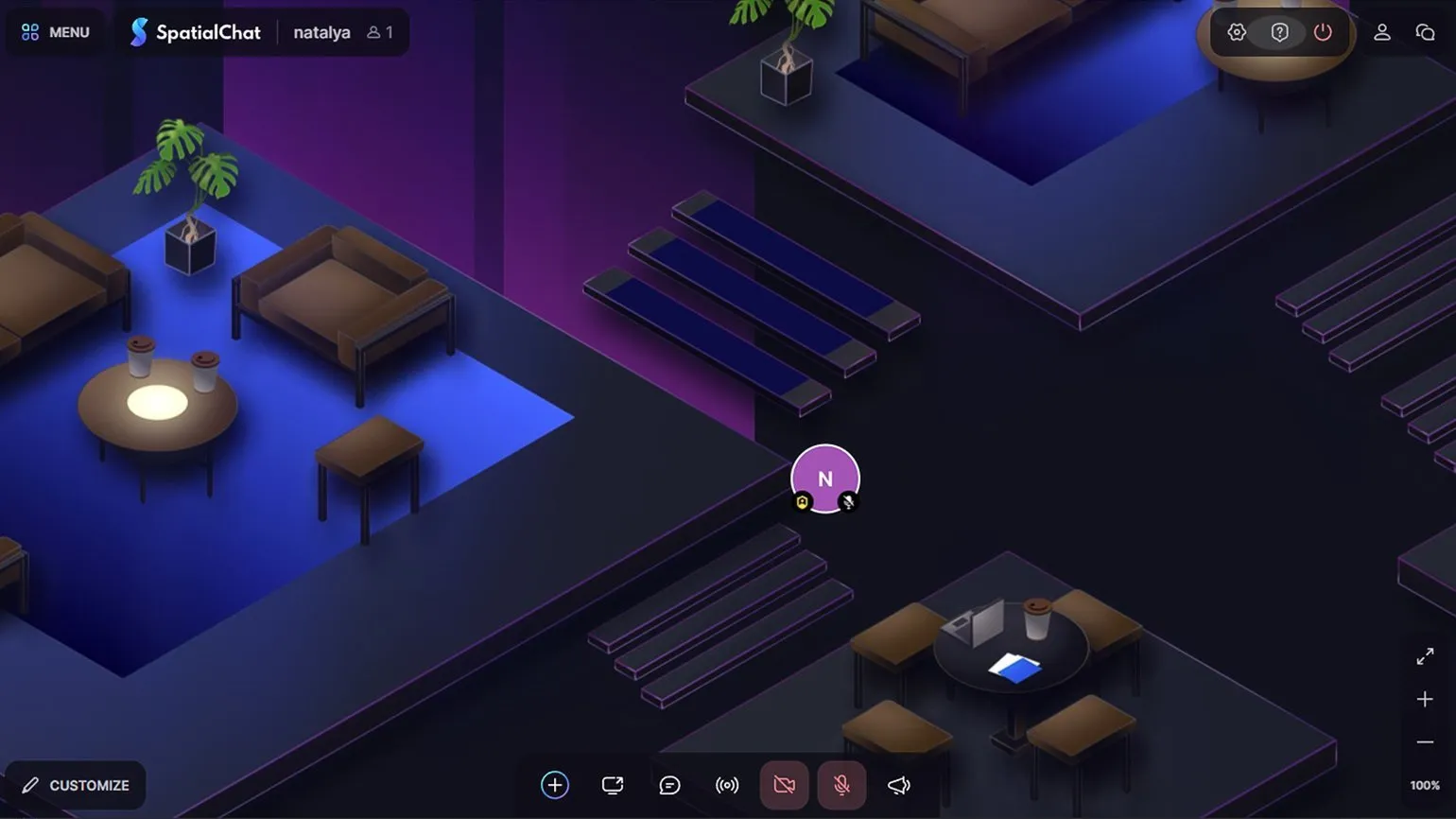The image size is (1456, 819).
Task: Open the chat message toolbar icon
Action: click(x=669, y=785)
